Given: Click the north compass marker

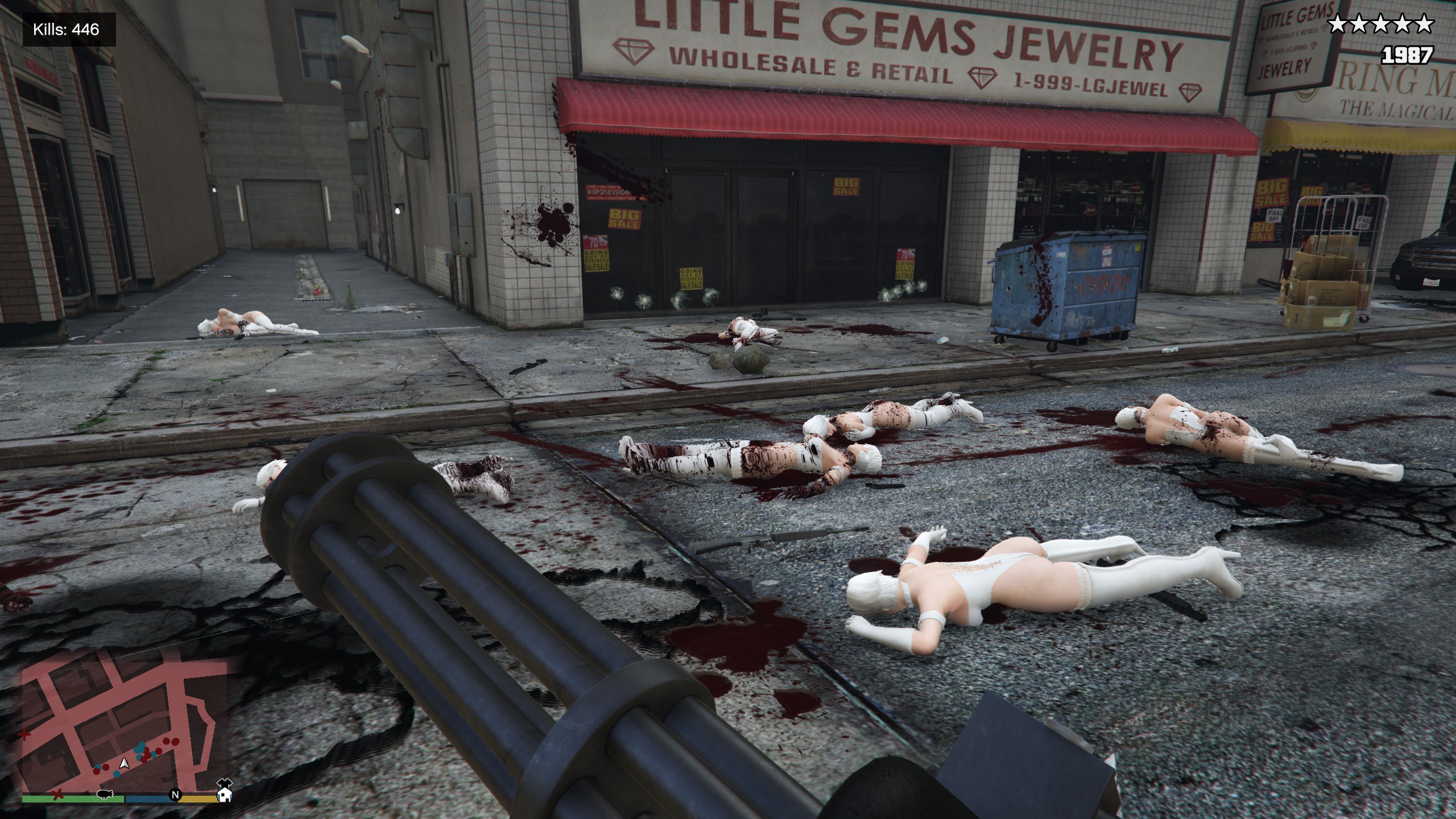Looking at the screenshot, I should click(x=176, y=795).
